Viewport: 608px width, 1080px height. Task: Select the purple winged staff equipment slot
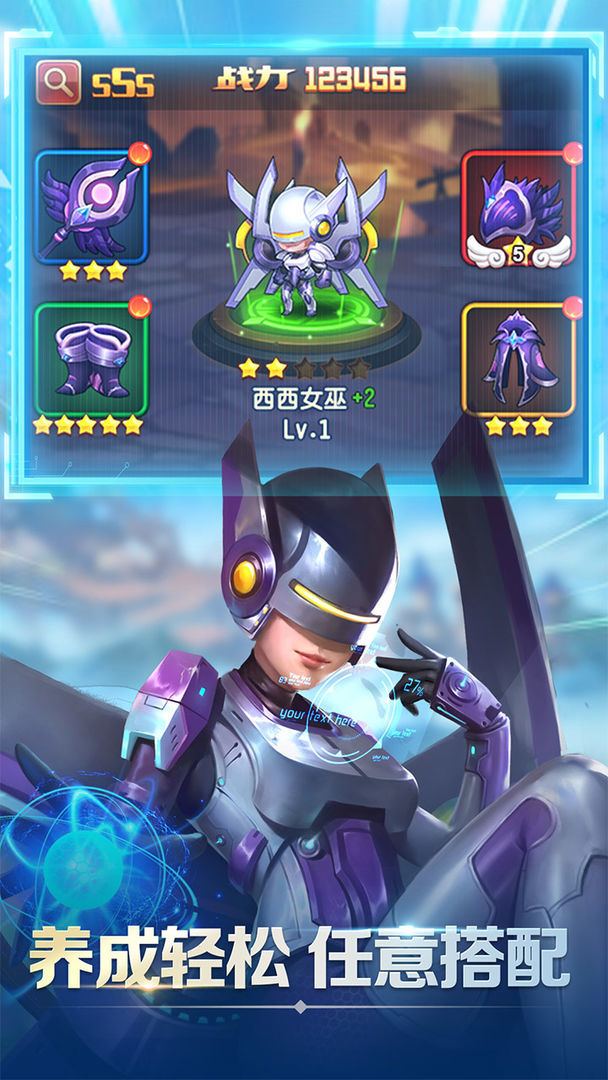tap(91, 207)
